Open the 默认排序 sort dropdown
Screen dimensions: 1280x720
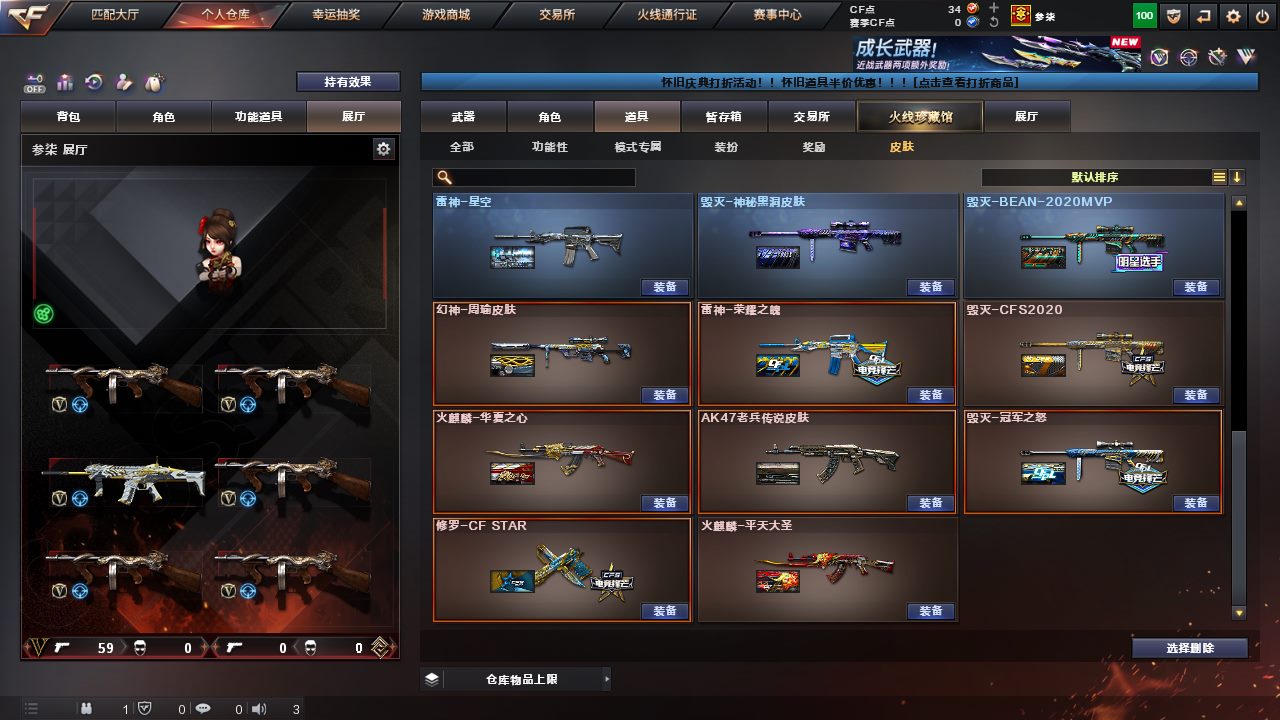1095,177
